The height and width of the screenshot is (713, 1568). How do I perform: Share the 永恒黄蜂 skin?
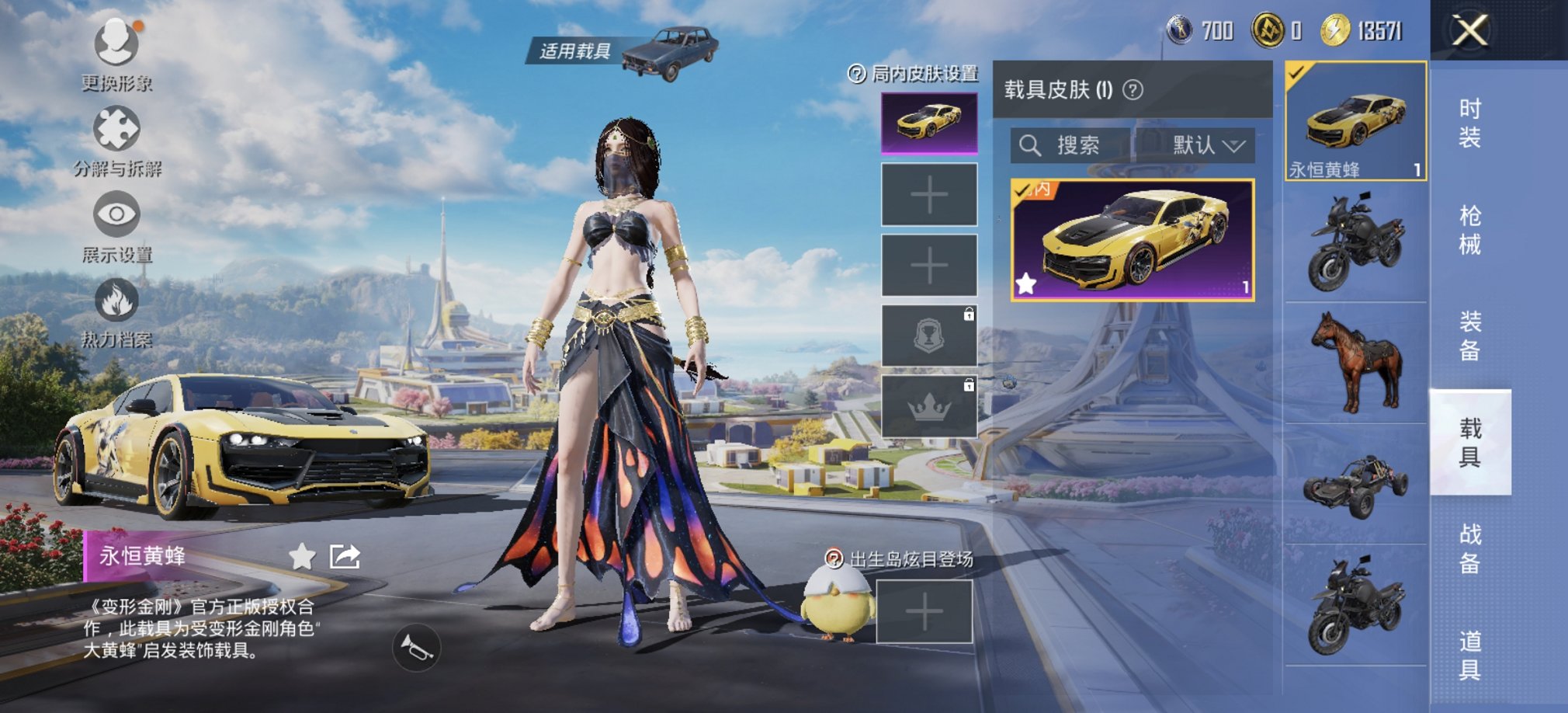(x=345, y=556)
